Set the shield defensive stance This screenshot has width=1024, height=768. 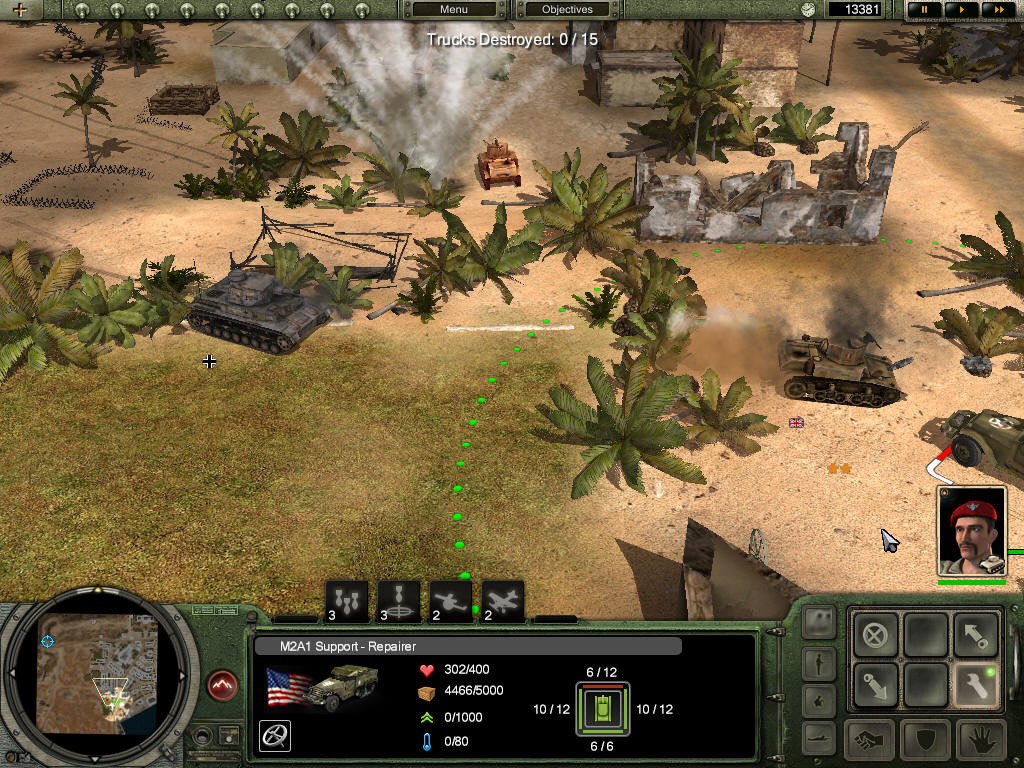click(925, 740)
